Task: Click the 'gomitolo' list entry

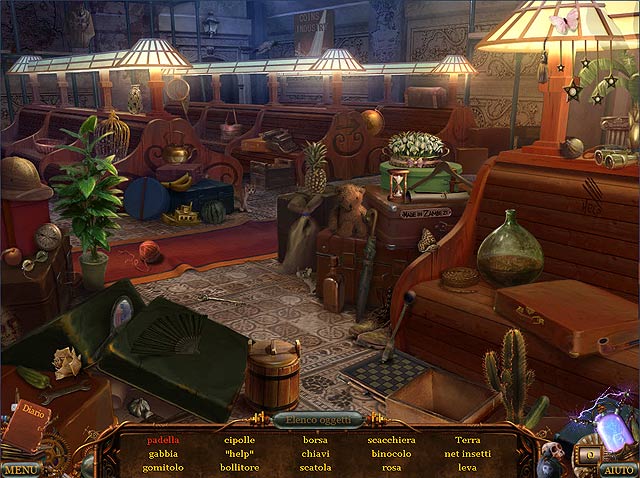Action: pos(164,467)
